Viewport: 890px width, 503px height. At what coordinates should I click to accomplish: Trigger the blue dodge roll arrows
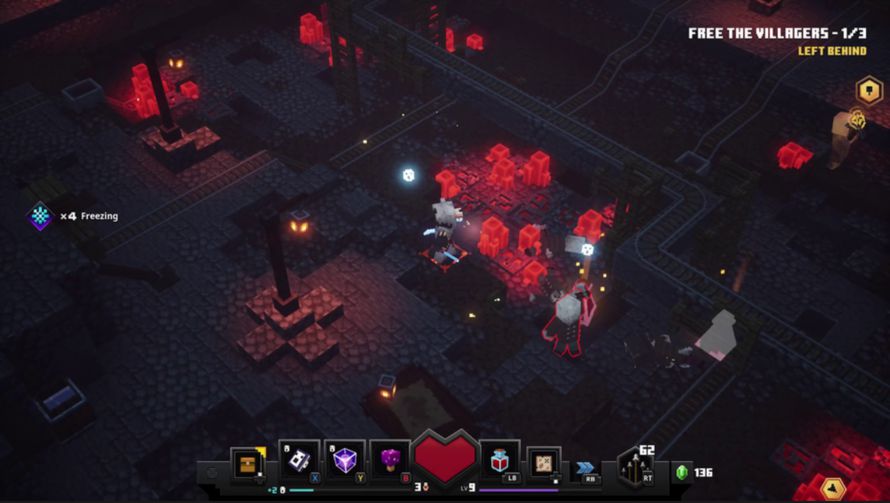coord(583,466)
